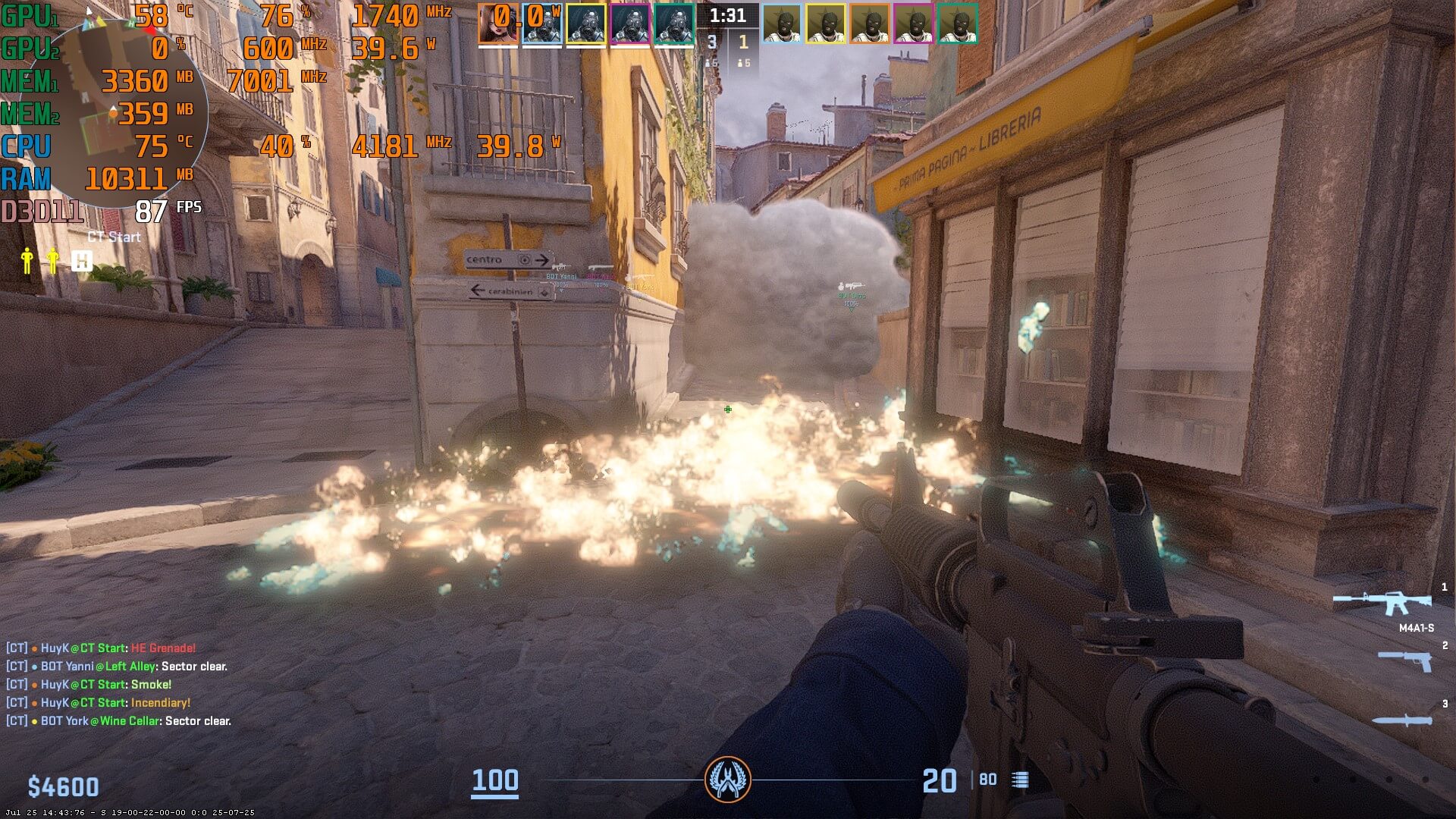Select the knife in the weapon list
Image resolution: width=1456 pixels, height=819 pixels.
1402,720
